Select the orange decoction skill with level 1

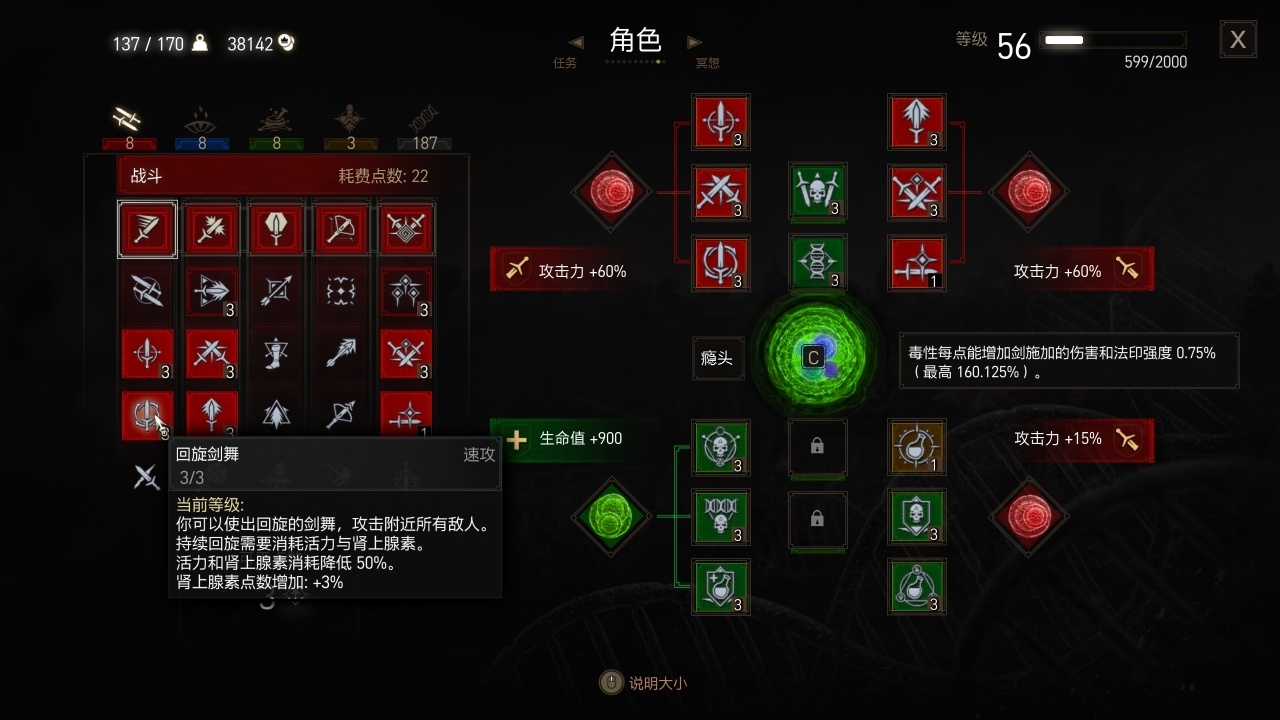click(917, 448)
